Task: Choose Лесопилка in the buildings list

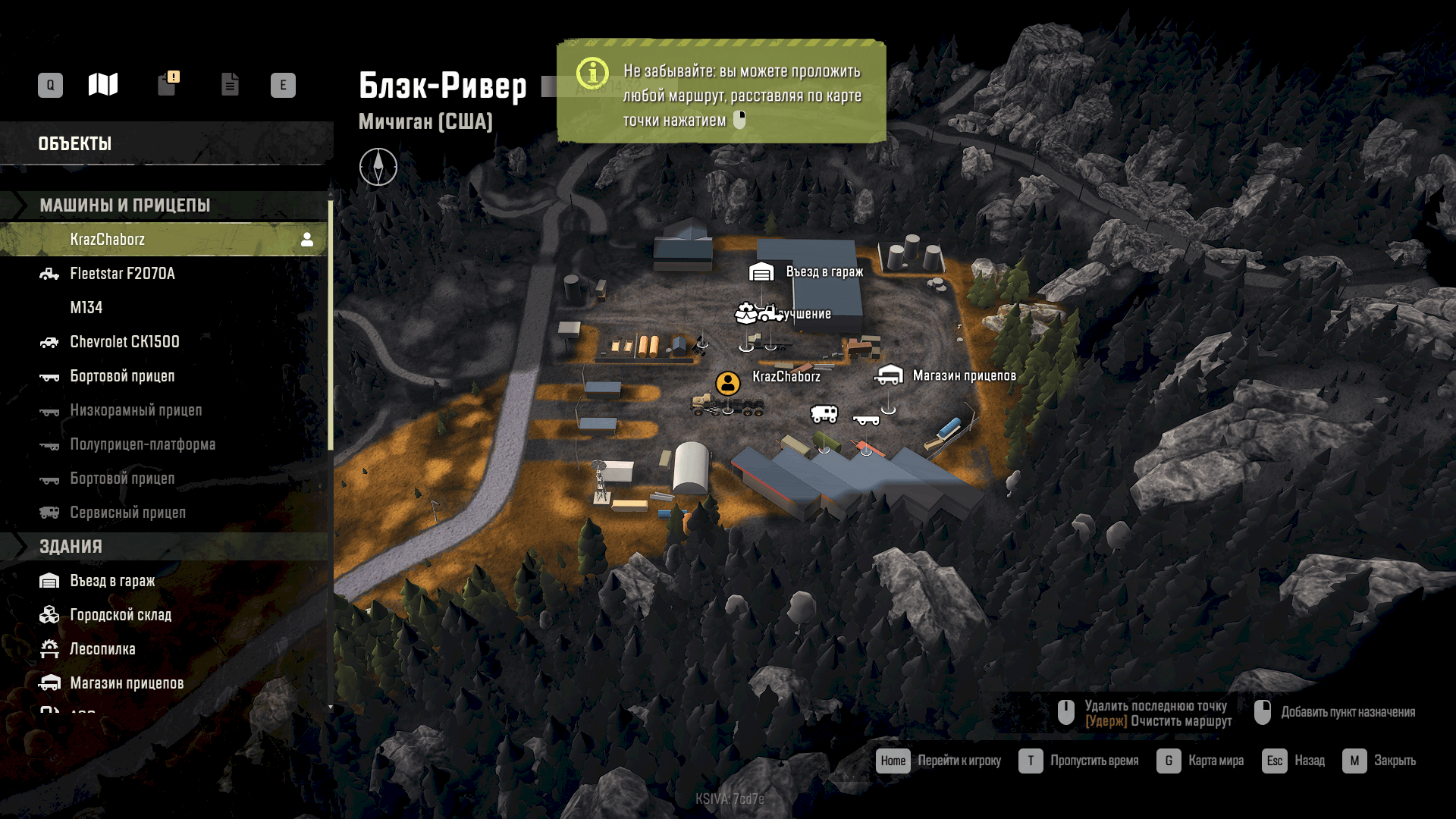Action: pos(102,649)
